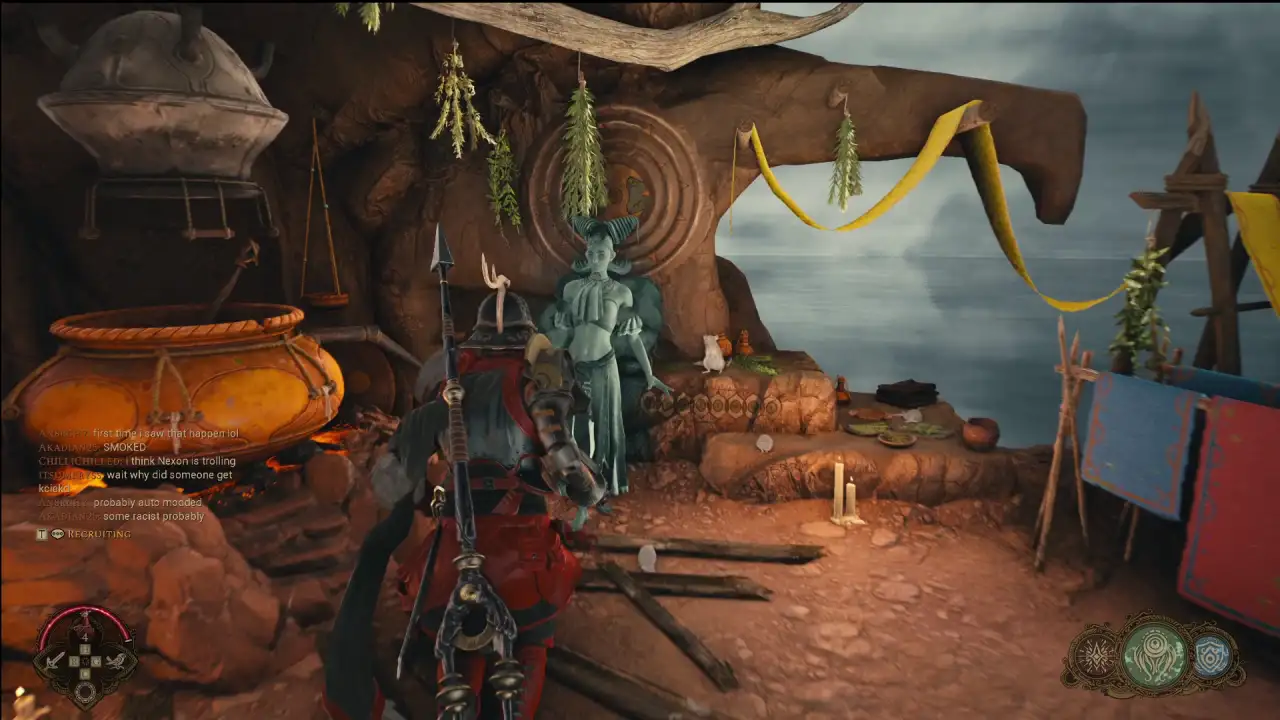Screen dimensions: 1280x720
Task: Choose the bird icon on quick wheel
Action: (x=117, y=661)
